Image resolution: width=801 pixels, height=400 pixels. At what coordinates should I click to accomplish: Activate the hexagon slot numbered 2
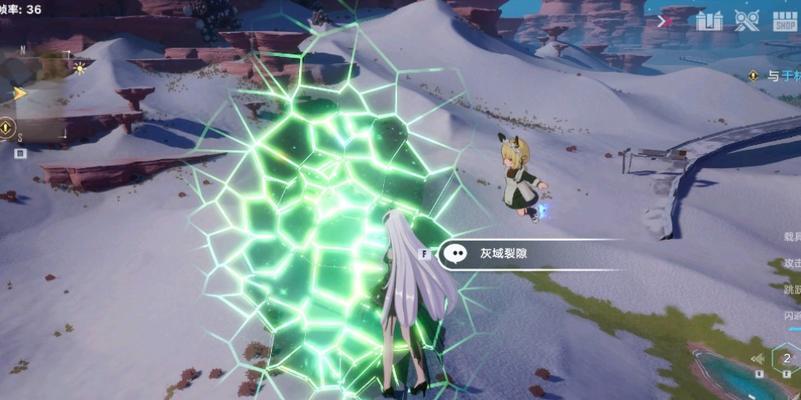(786, 359)
